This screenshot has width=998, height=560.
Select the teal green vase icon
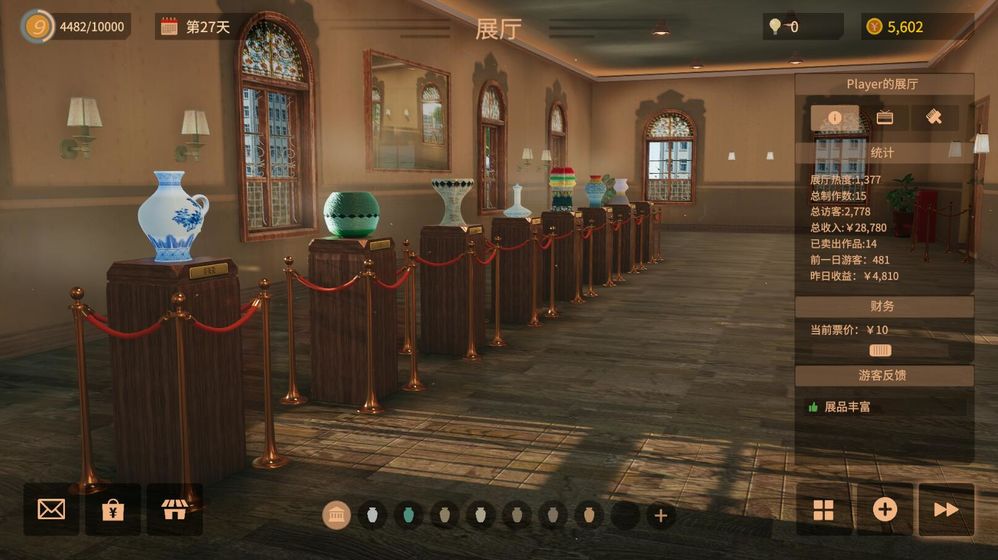point(408,515)
